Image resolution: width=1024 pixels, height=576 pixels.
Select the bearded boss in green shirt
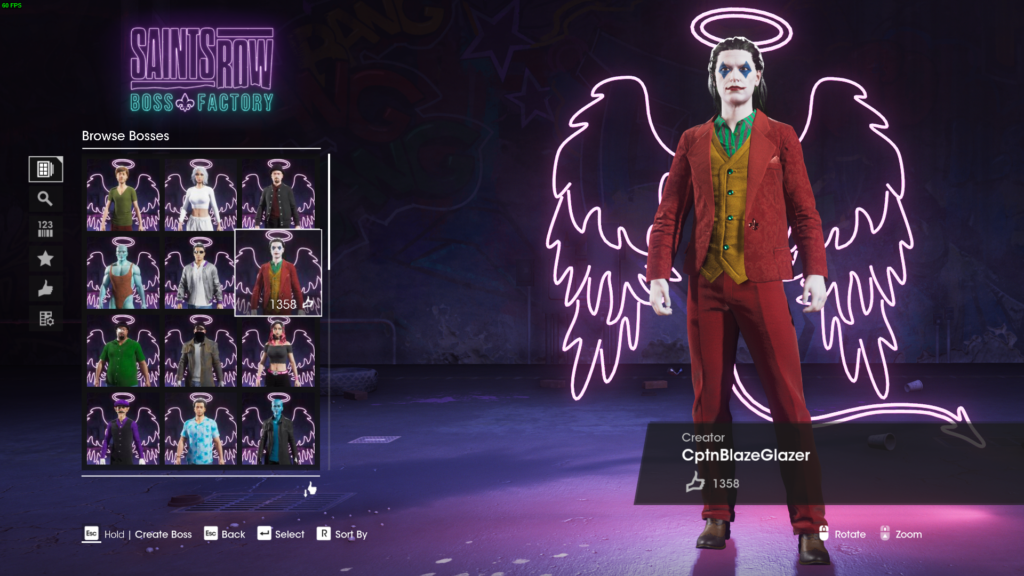coord(123,351)
